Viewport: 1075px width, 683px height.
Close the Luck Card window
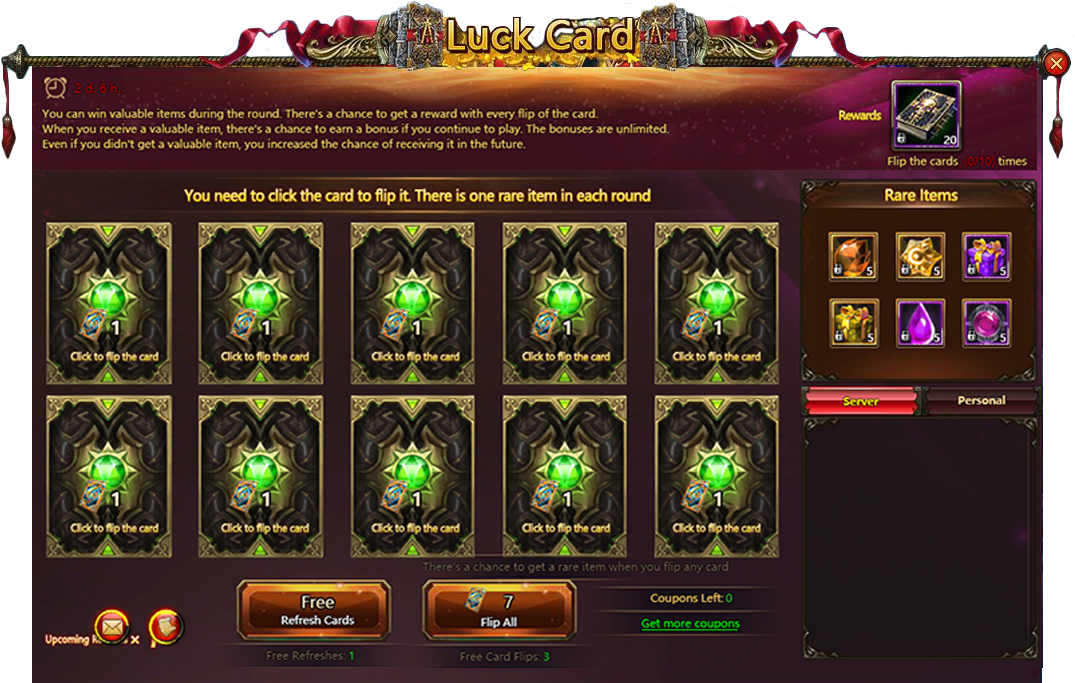point(1056,64)
